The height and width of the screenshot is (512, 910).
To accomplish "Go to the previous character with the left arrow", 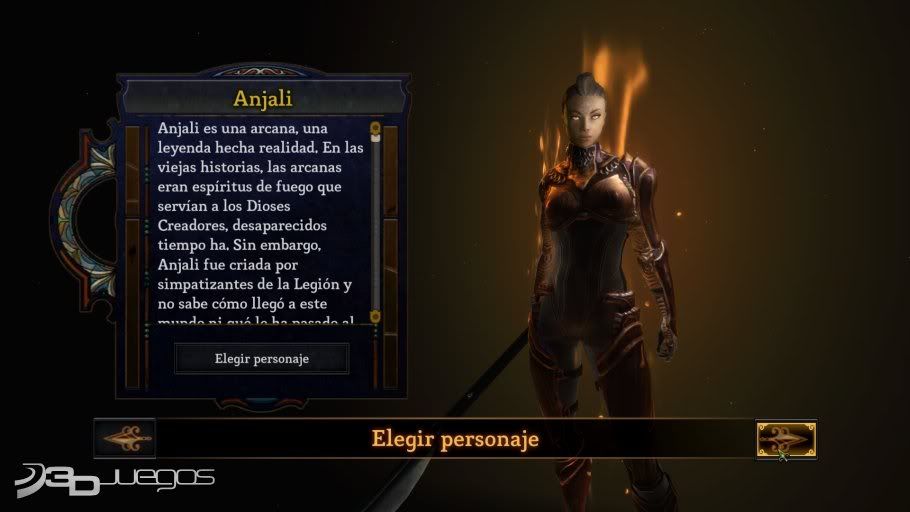I will pyautogui.click(x=124, y=438).
